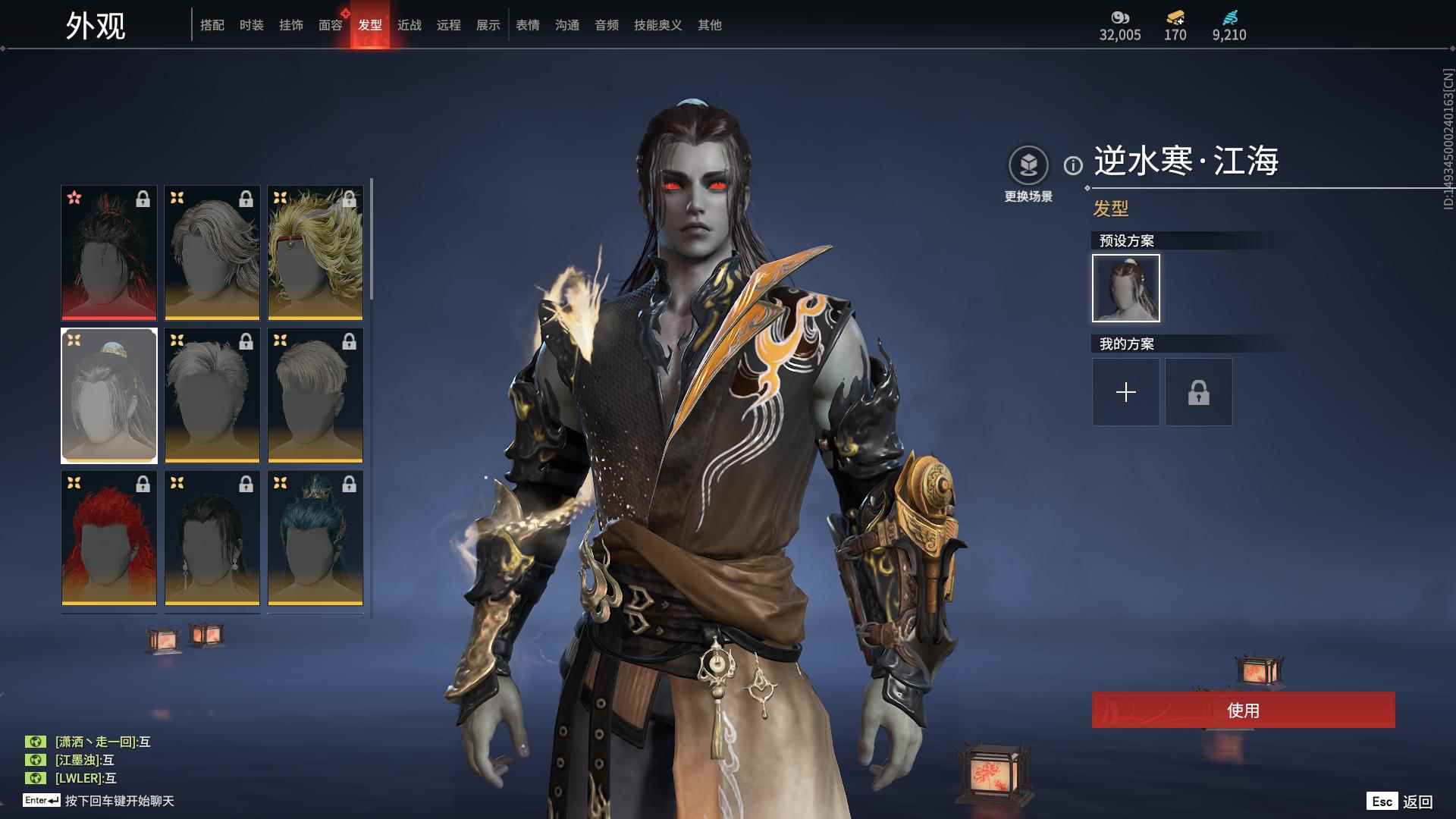The width and height of the screenshot is (1456, 819).
Task: Choose the black hair with red streaks
Action: pos(109,253)
